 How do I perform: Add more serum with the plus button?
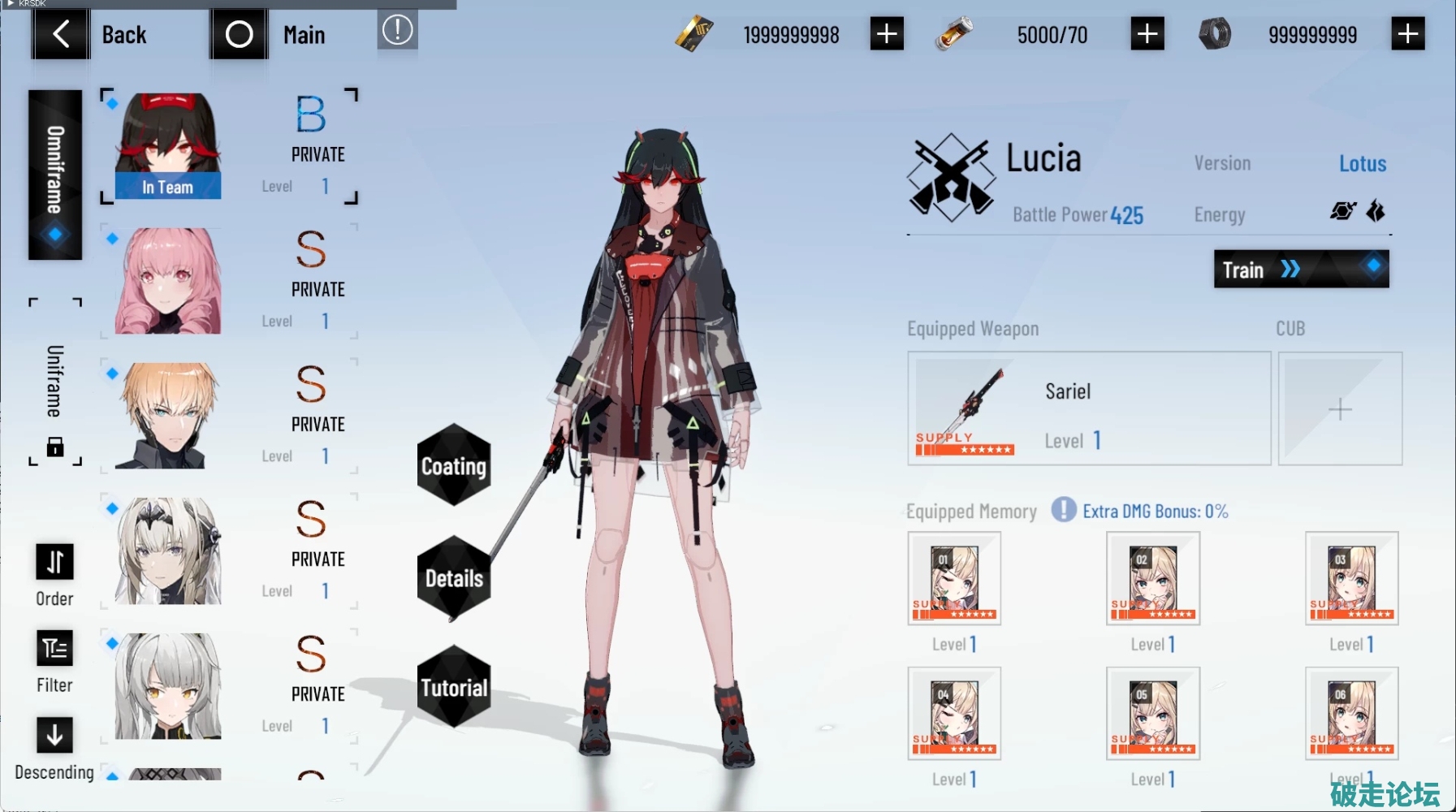point(1147,34)
